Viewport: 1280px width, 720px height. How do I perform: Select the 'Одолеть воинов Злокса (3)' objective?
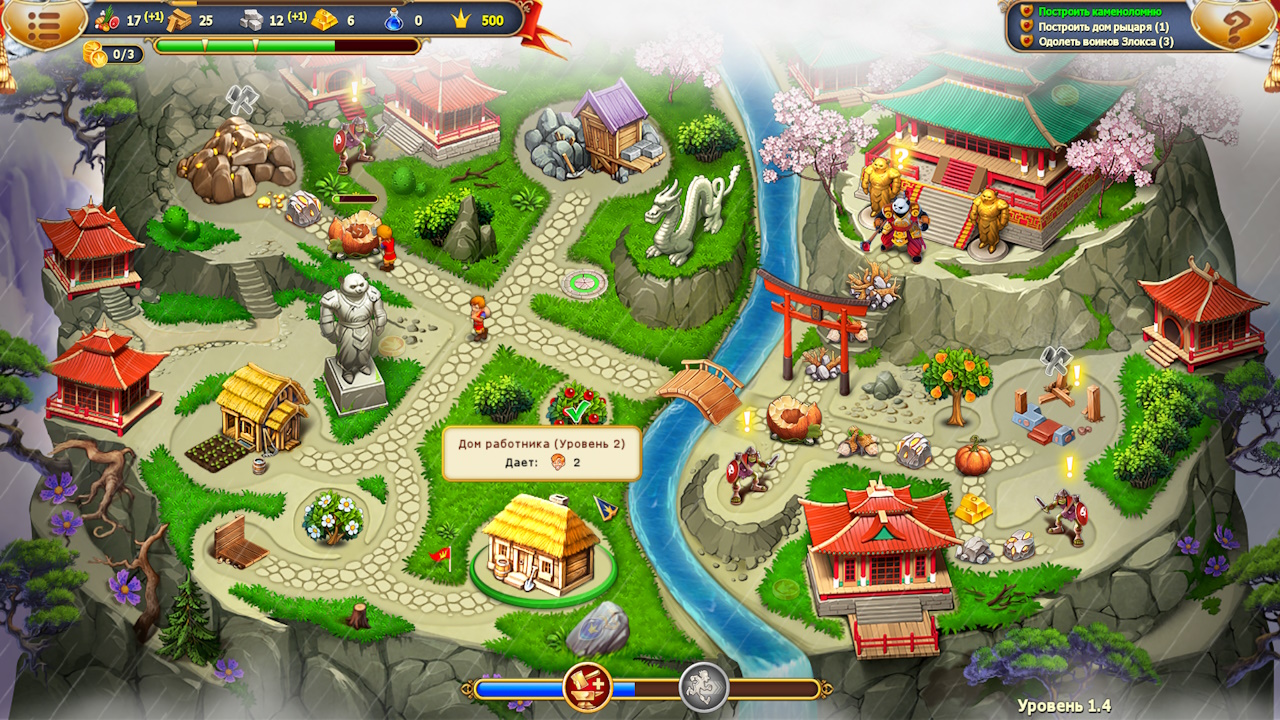click(1105, 42)
